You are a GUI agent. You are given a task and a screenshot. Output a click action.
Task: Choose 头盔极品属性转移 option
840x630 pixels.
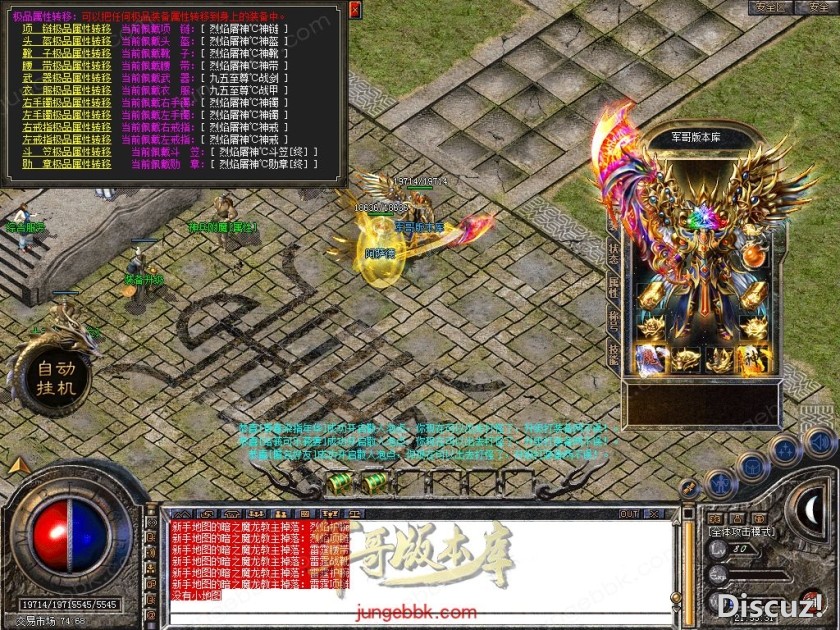(67, 42)
